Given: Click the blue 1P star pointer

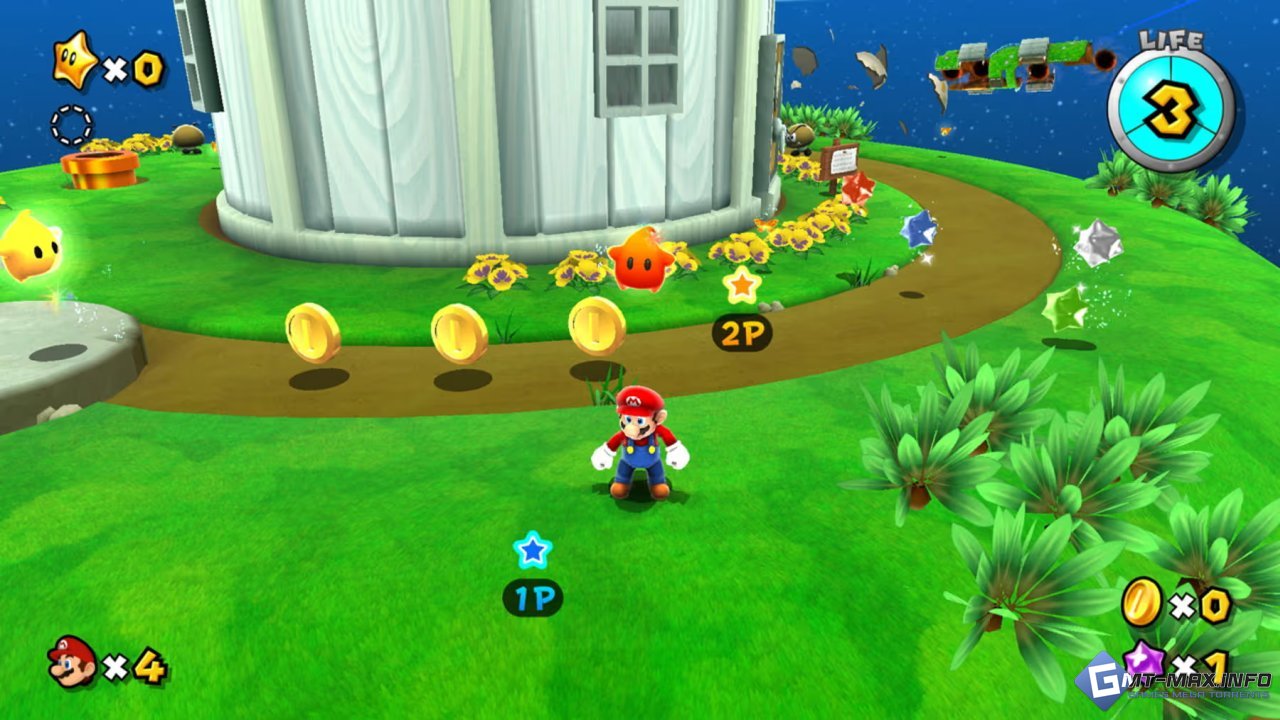Looking at the screenshot, I should pyautogui.click(x=532, y=549).
